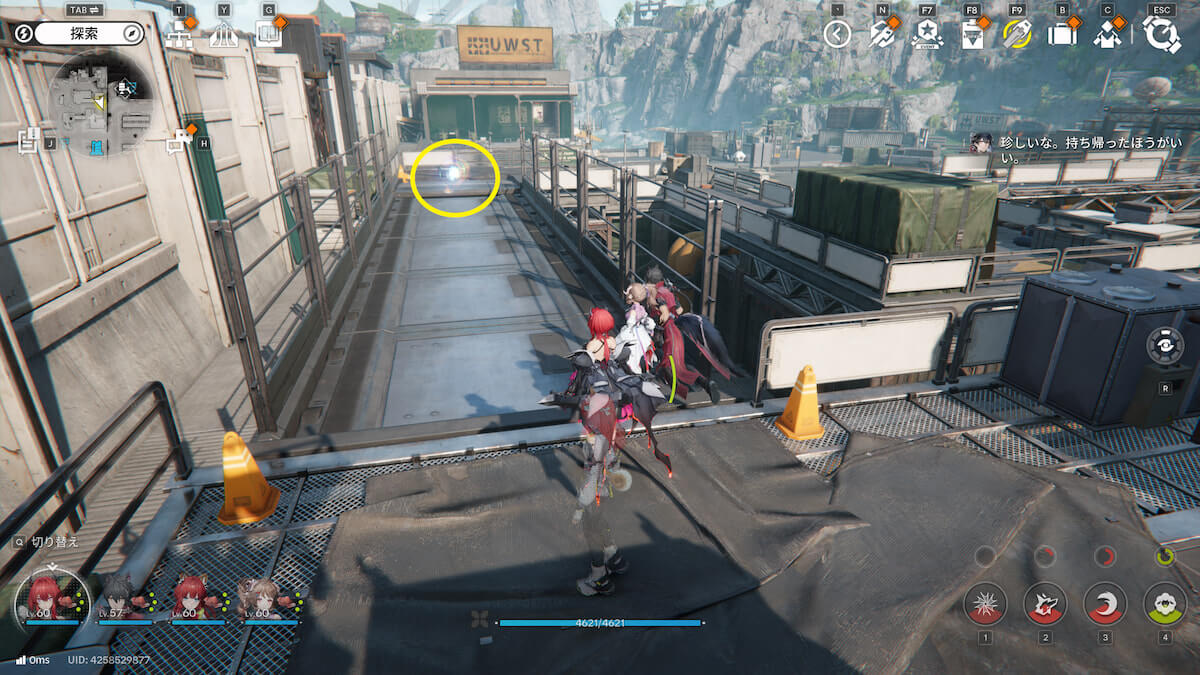Activate the wolf head skill icon
Image resolution: width=1200 pixels, height=675 pixels.
click(x=1045, y=603)
